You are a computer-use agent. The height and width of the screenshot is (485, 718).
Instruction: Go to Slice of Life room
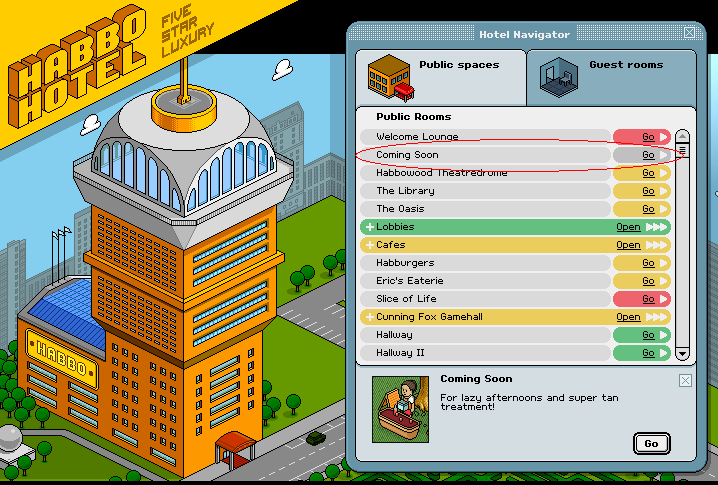pos(648,299)
